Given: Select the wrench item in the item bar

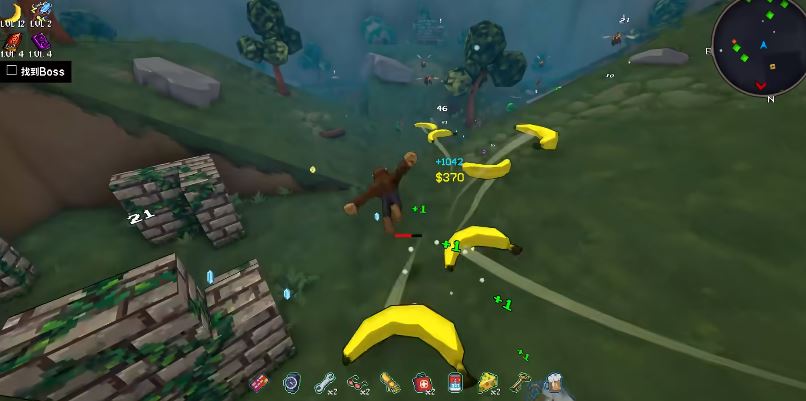Looking at the screenshot, I should pyautogui.click(x=323, y=382).
